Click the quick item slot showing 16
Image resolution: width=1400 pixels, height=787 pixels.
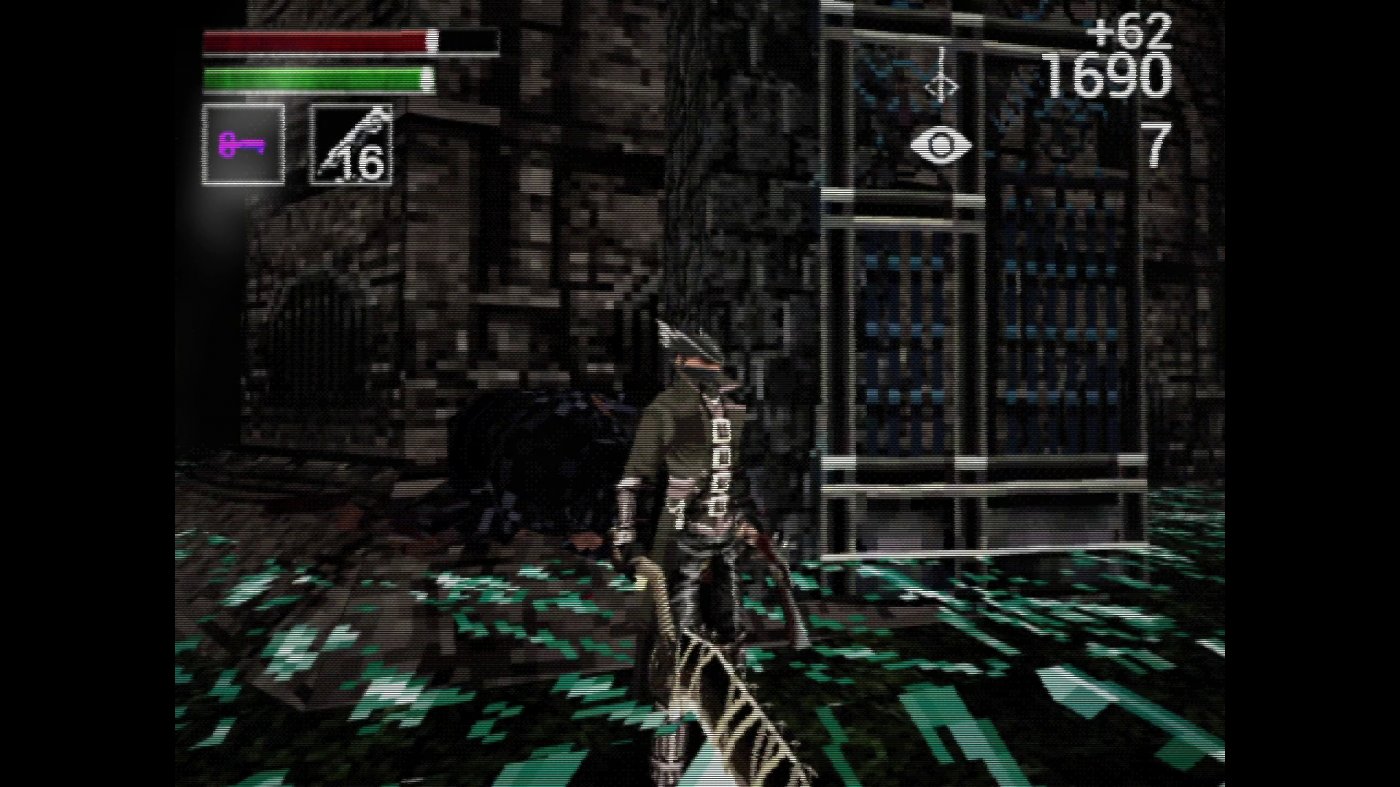pyautogui.click(x=353, y=144)
